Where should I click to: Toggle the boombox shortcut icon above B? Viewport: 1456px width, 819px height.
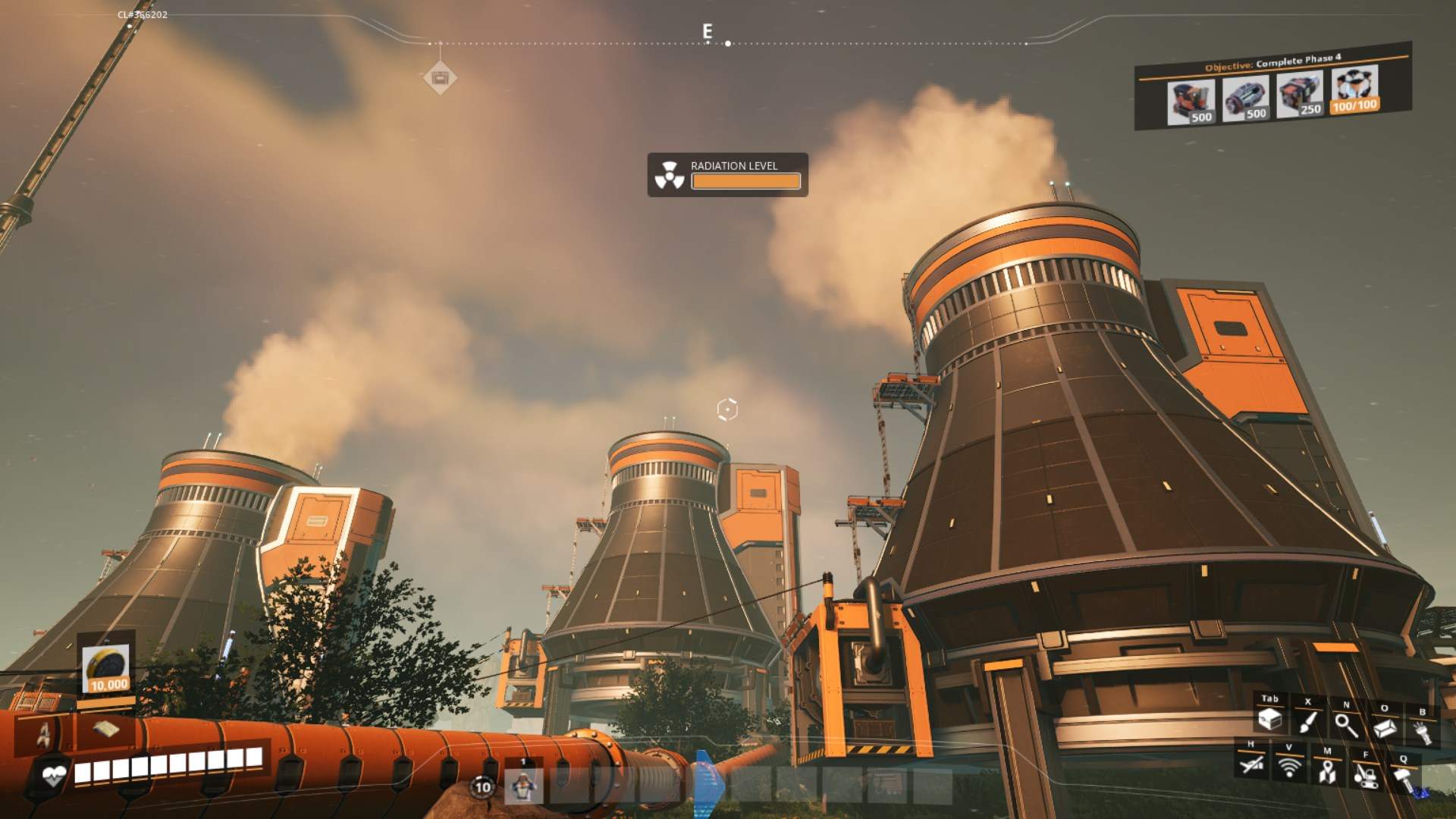click(1422, 732)
